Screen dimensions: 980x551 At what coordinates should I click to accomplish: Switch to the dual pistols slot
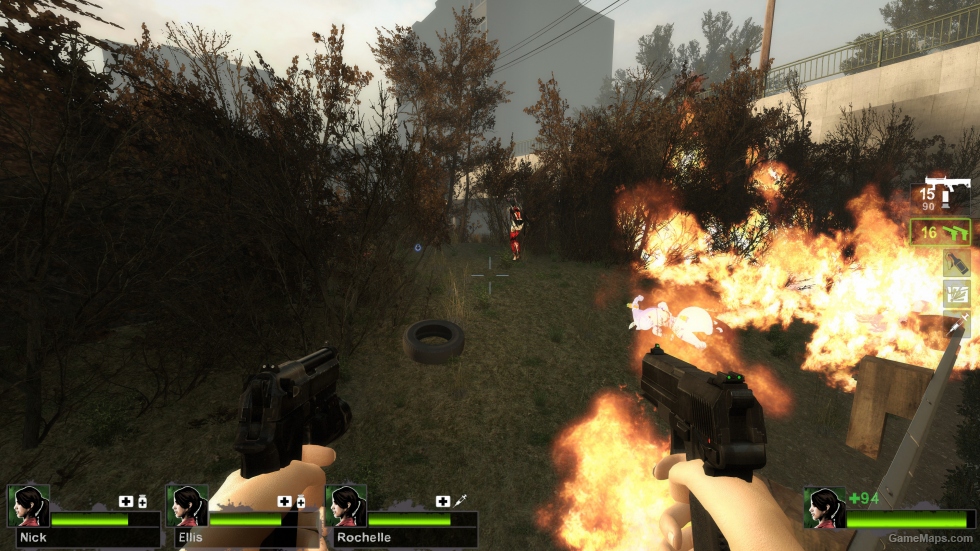[x=940, y=232]
